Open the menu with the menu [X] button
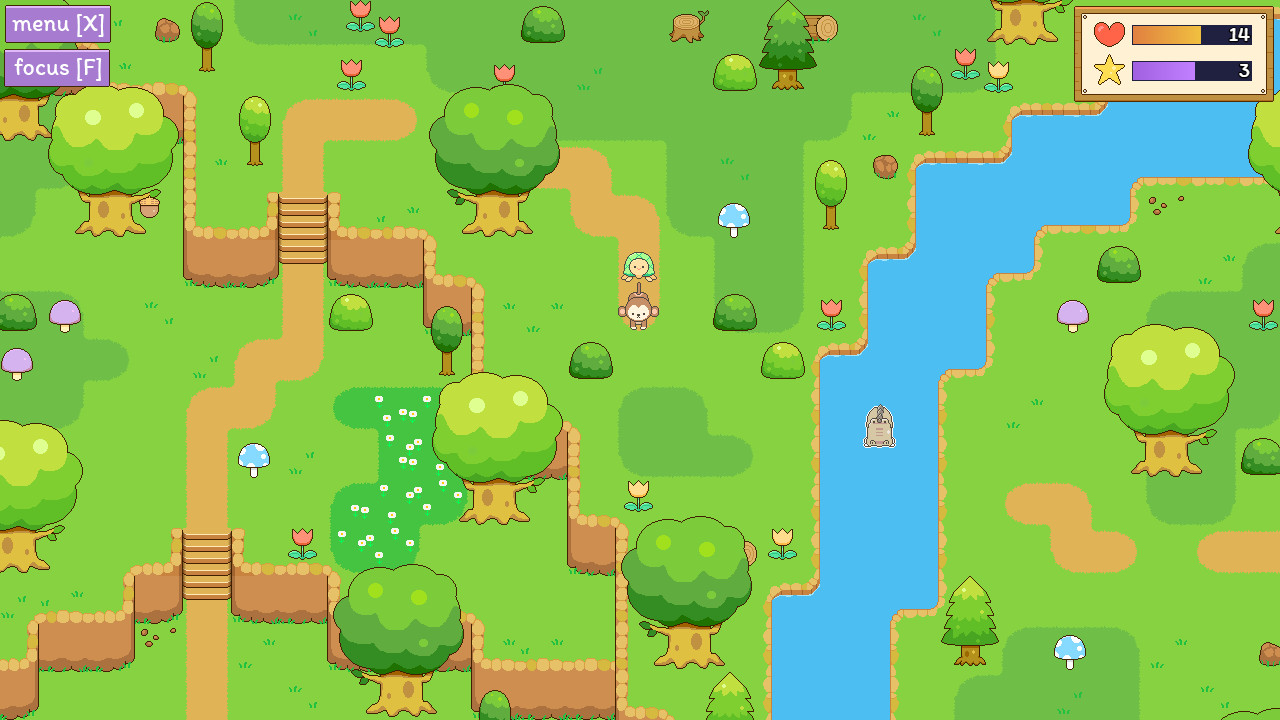 [x=56, y=23]
